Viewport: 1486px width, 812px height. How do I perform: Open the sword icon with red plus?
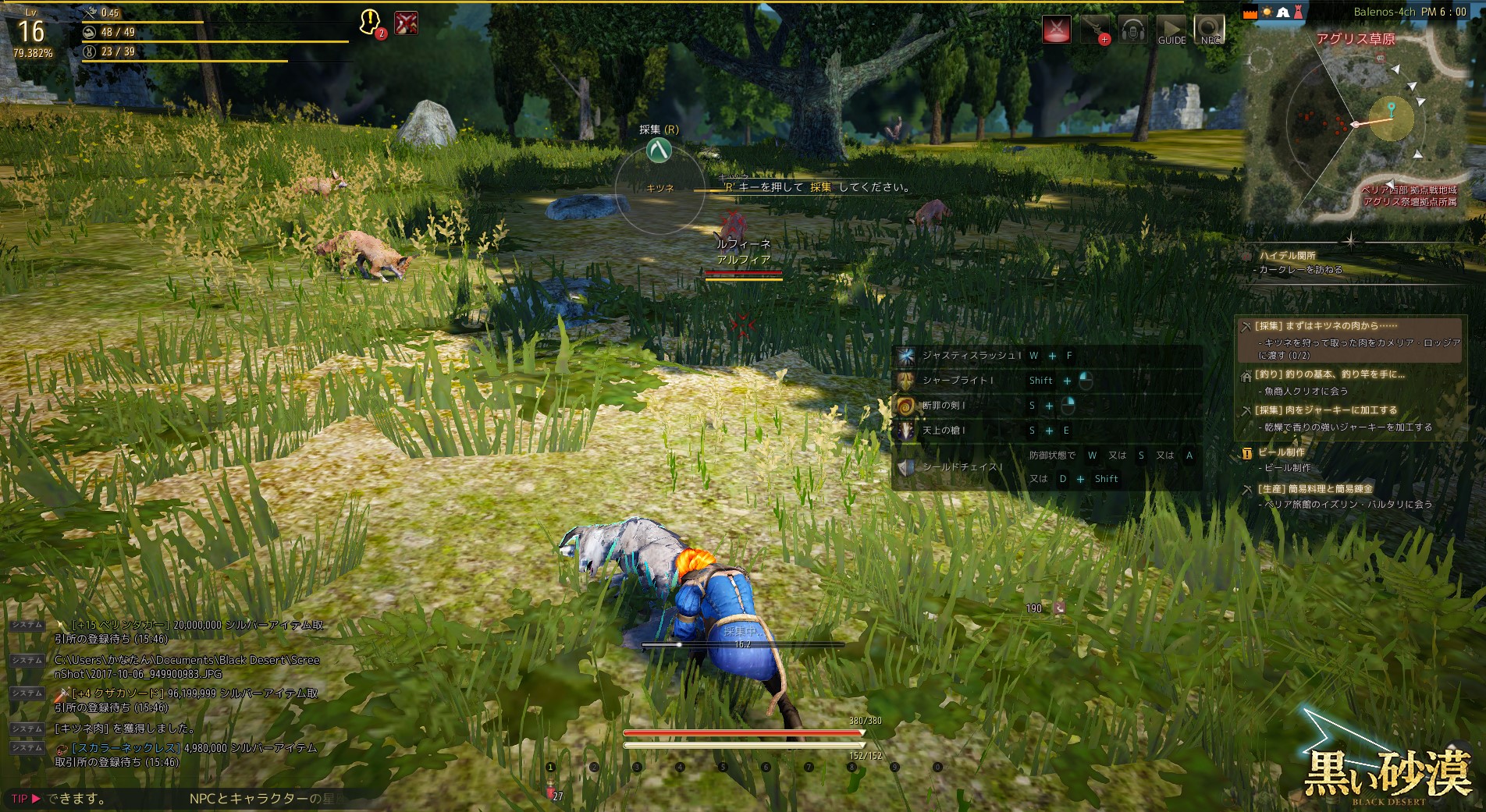coord(1094,30)
